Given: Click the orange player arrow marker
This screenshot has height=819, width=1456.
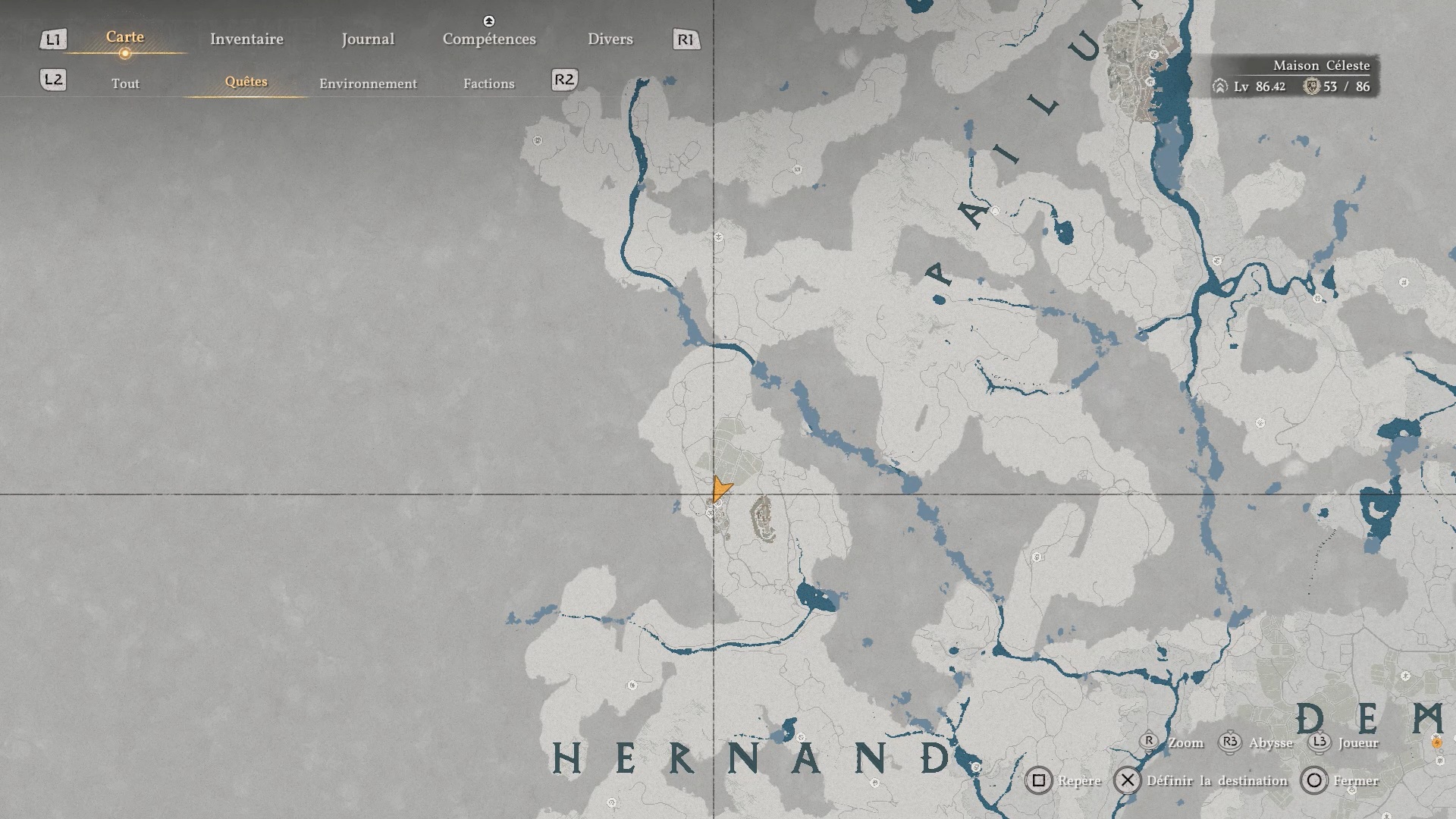Looking at the screenshot, I should click(x=720, y=489).
